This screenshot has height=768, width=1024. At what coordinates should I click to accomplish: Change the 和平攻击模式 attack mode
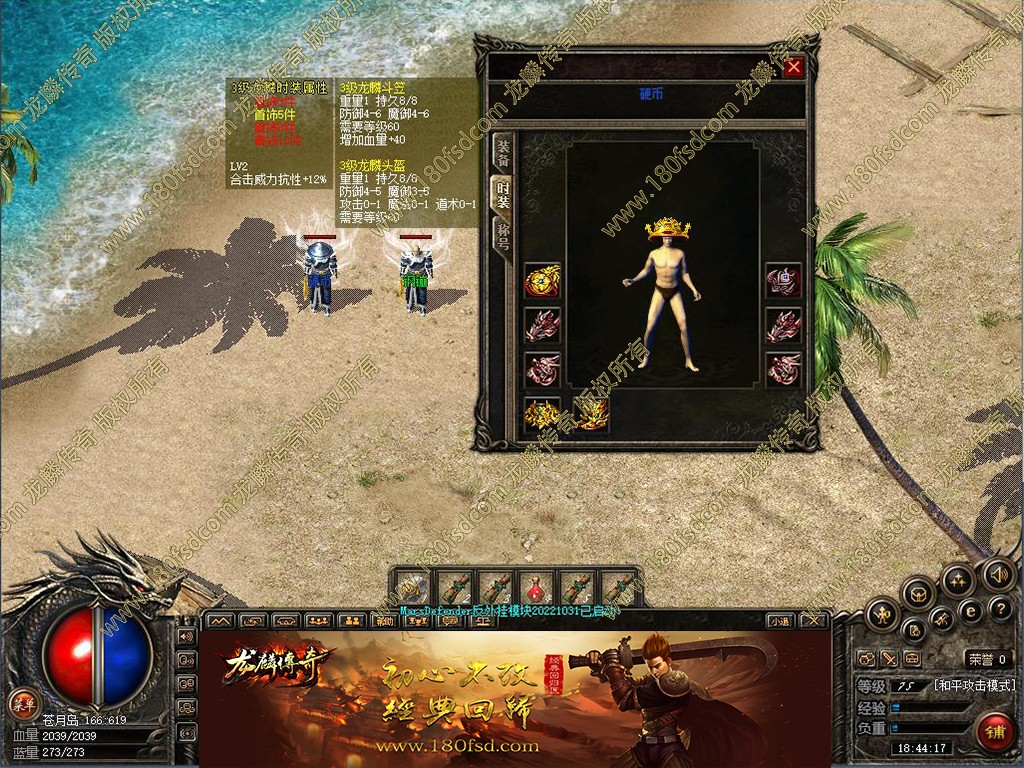pos(975,686)
